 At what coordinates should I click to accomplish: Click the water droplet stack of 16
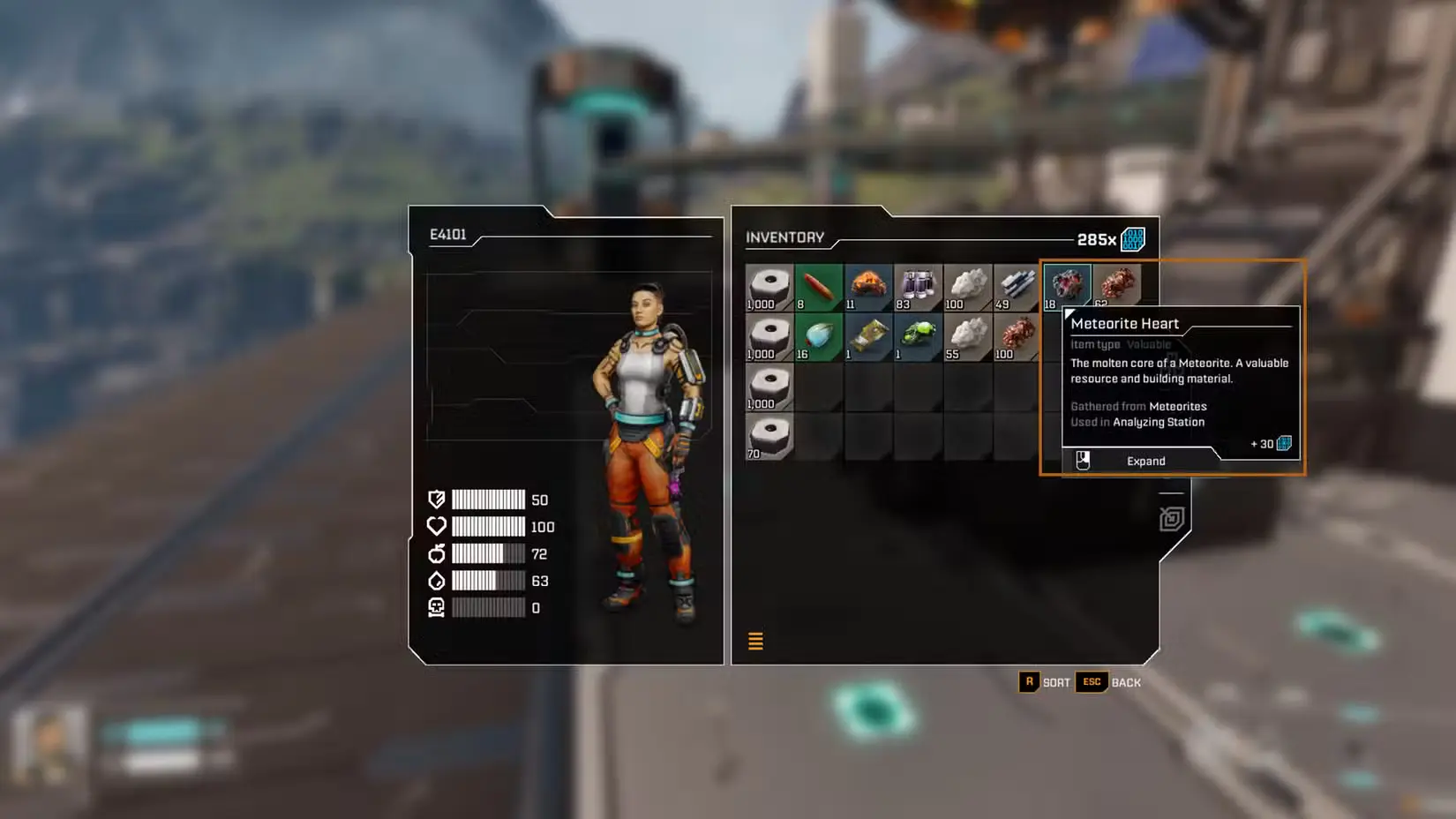(818, 335)
